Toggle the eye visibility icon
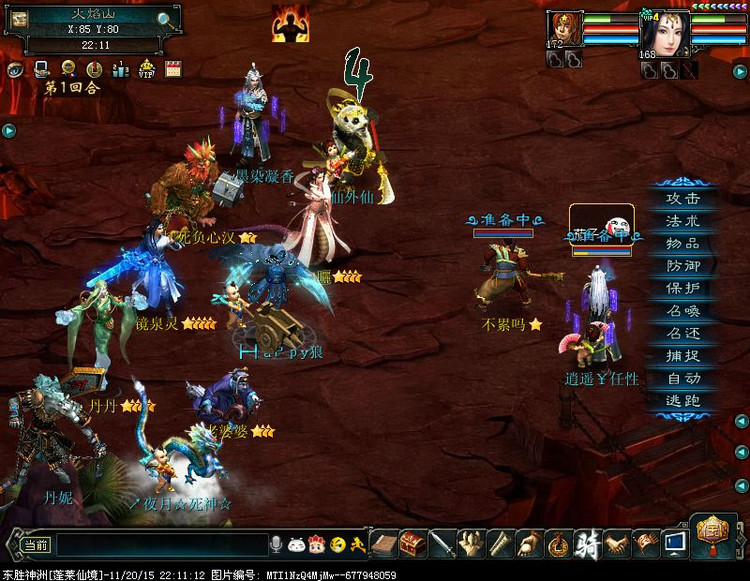Image resolution: width=750 pixels, height=581 pixels. click(17, 69)
